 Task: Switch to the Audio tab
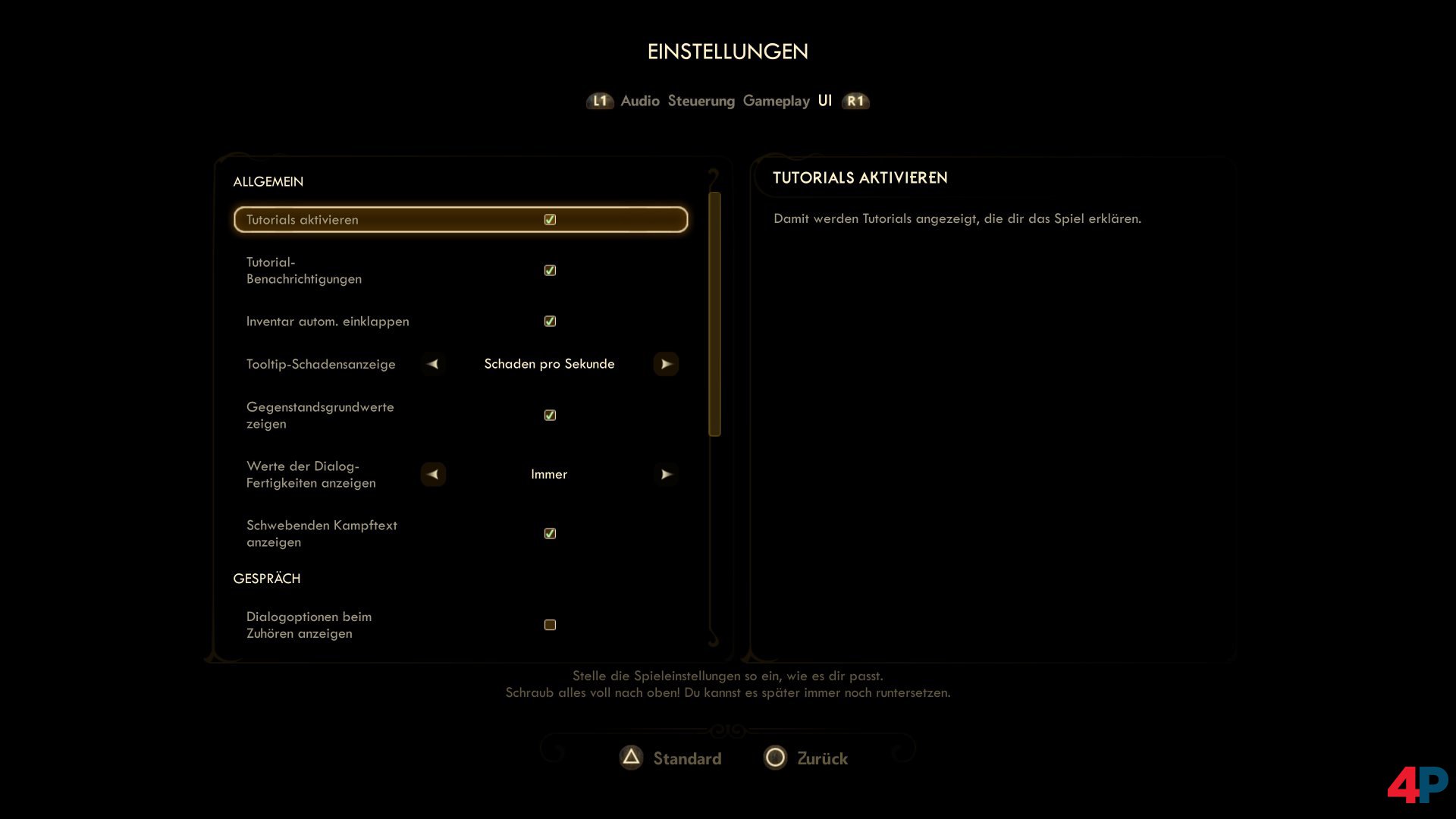(x=639, y=101)
